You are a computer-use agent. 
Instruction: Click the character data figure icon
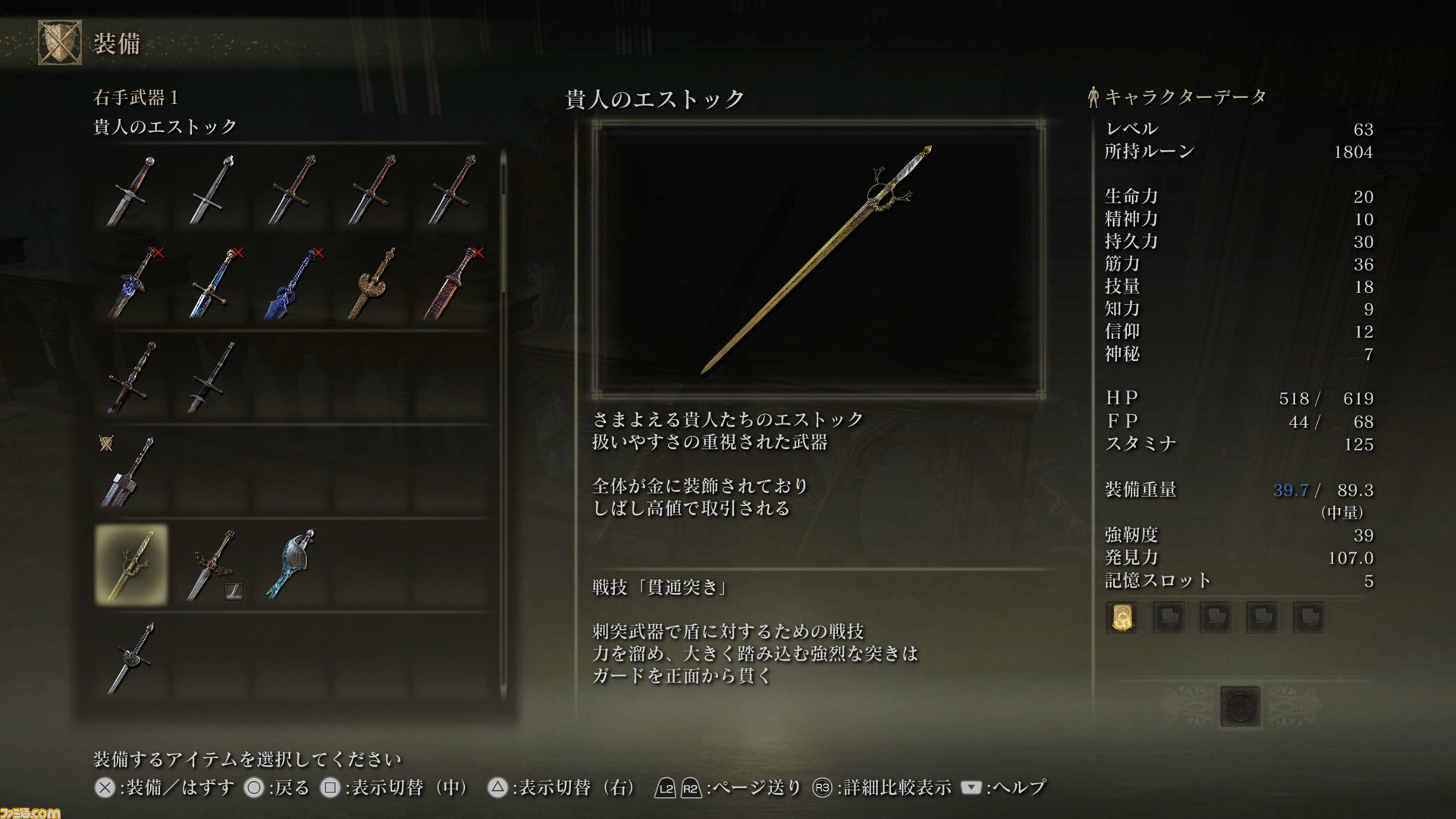pyautogui.click(x=1092, y=96)
